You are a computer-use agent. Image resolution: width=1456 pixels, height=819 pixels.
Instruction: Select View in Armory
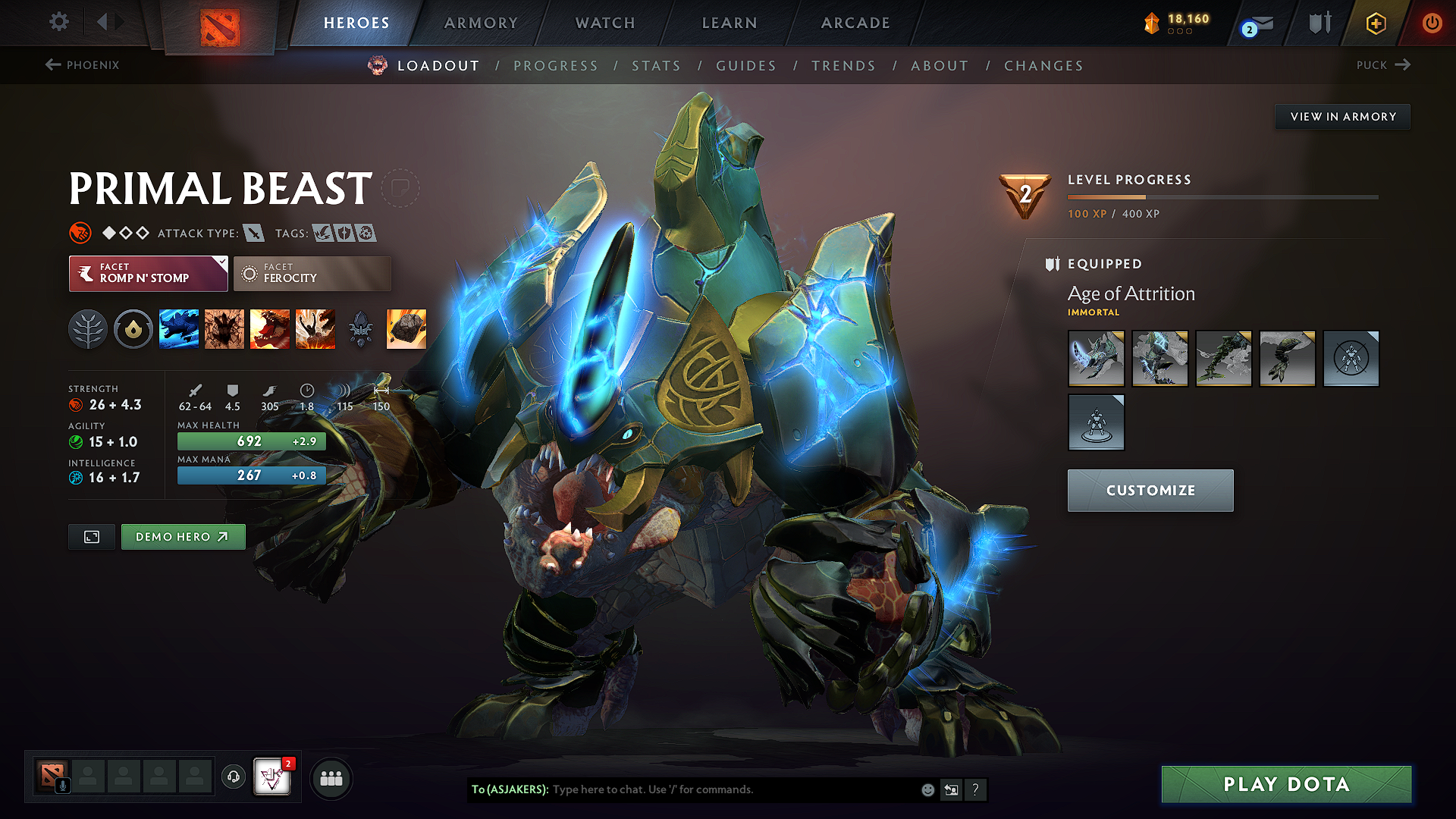coord(1343,117)
